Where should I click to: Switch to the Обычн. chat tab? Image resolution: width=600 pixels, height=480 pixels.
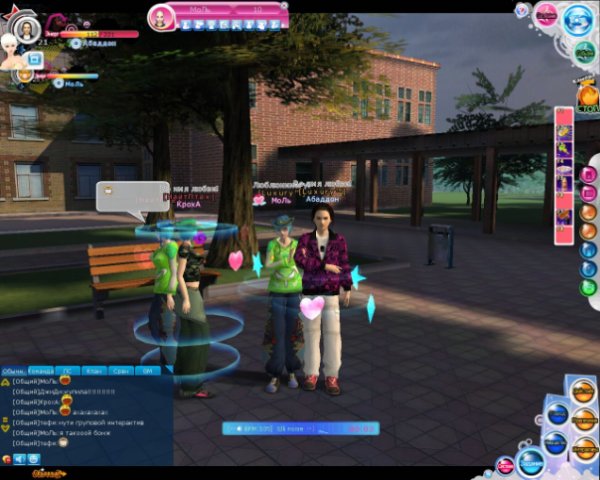click(13, 370)
